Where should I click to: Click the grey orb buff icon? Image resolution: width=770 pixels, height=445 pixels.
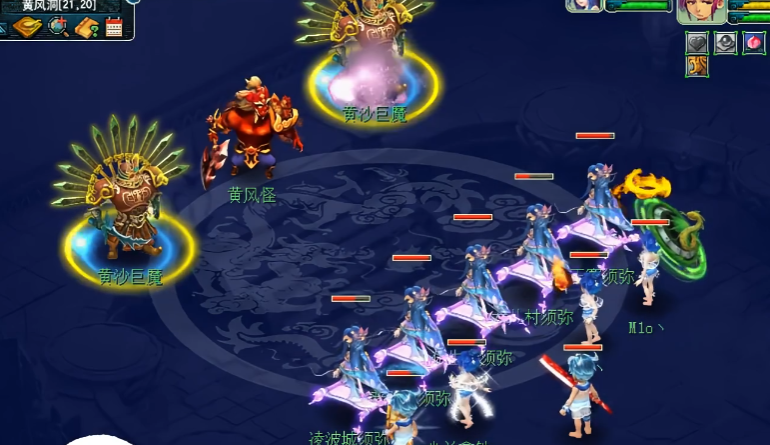pyautogui.click(x=725, y=43)
